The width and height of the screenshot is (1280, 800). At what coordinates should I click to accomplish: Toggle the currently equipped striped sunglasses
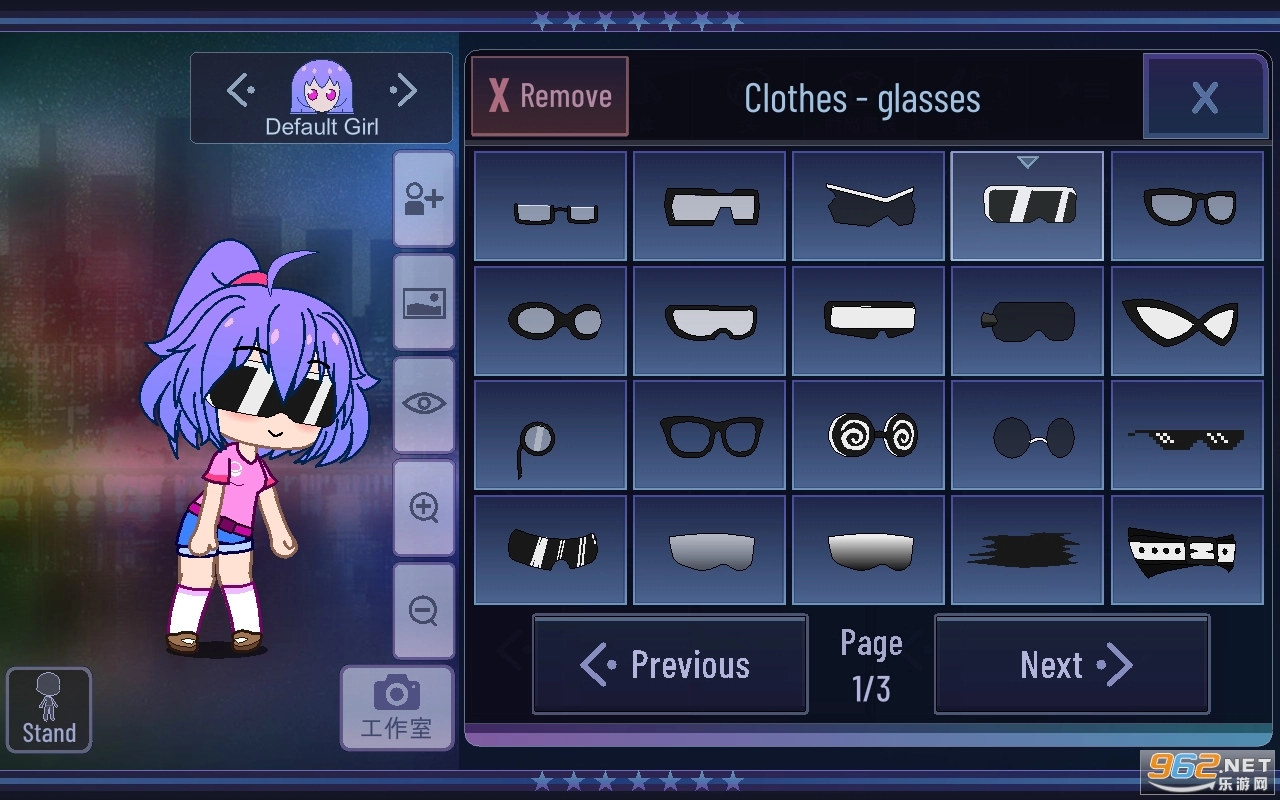point(1027,205)
